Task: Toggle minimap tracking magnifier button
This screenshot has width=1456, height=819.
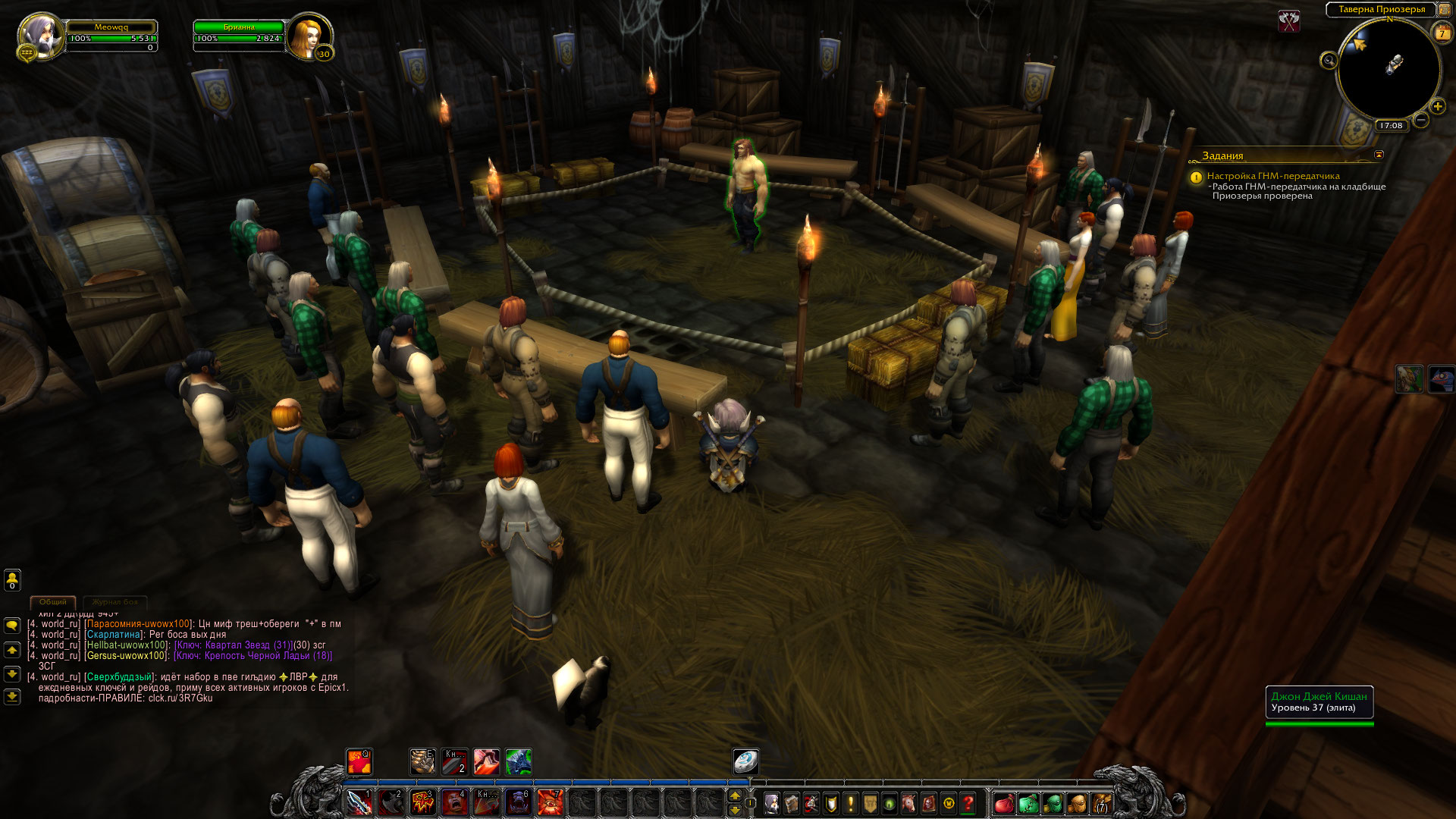Action: [1329, 61]
